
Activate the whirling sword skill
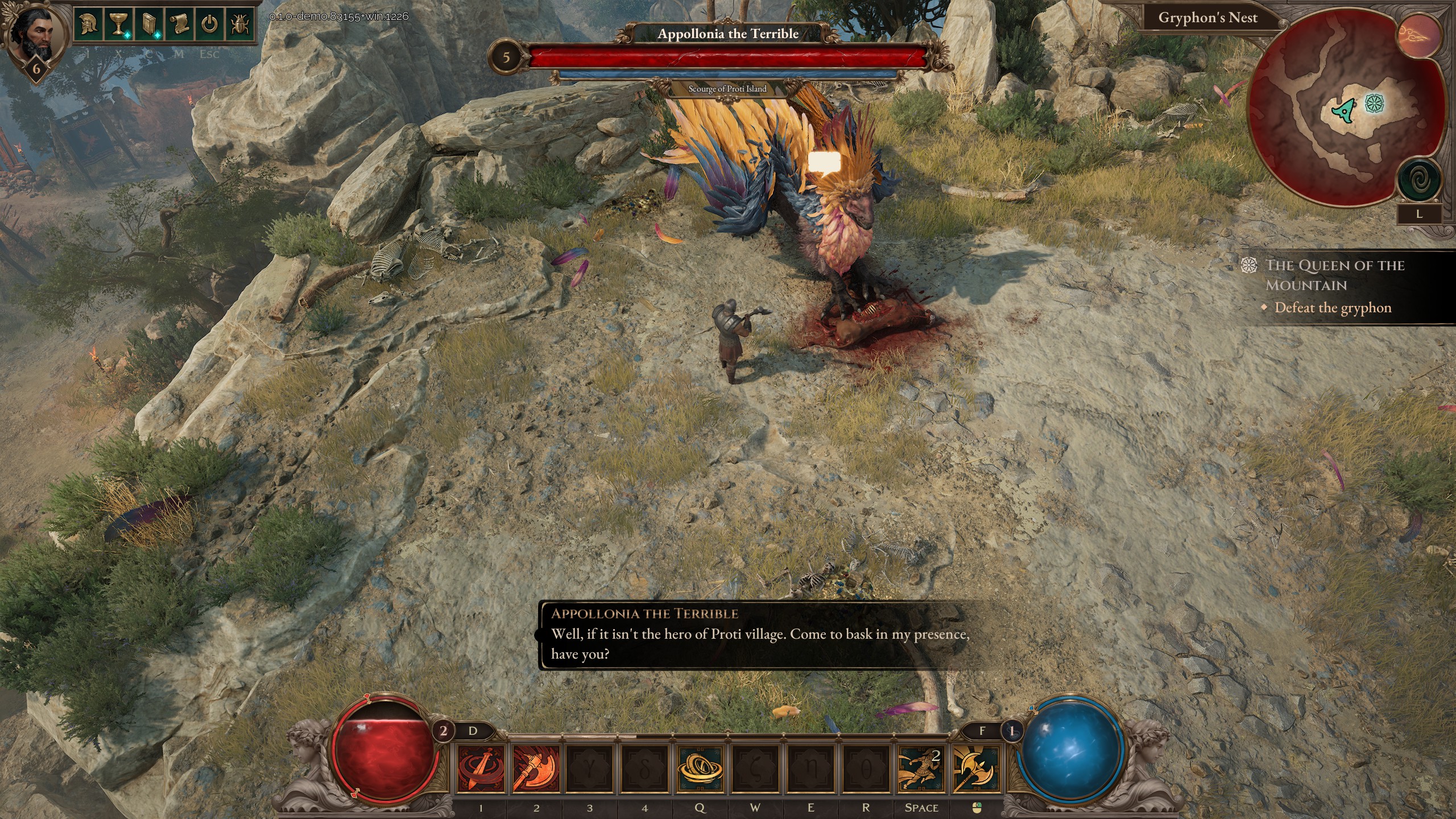[481, 769]
